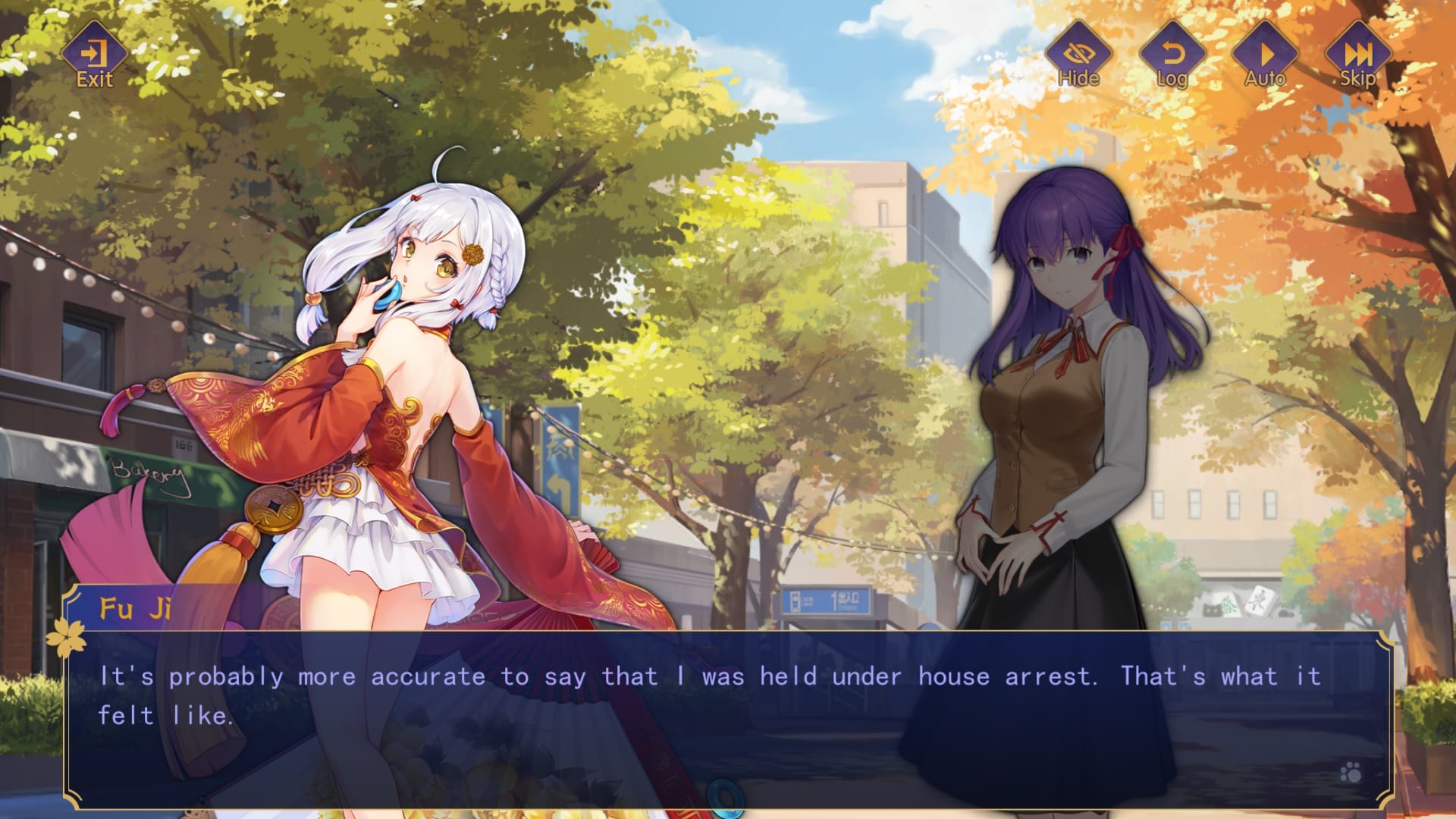The height and width of the screenshot is (819, 1456).
Task: Click the paw print continue indicator
Action: pyautogui.click(x=1351, y=773)
